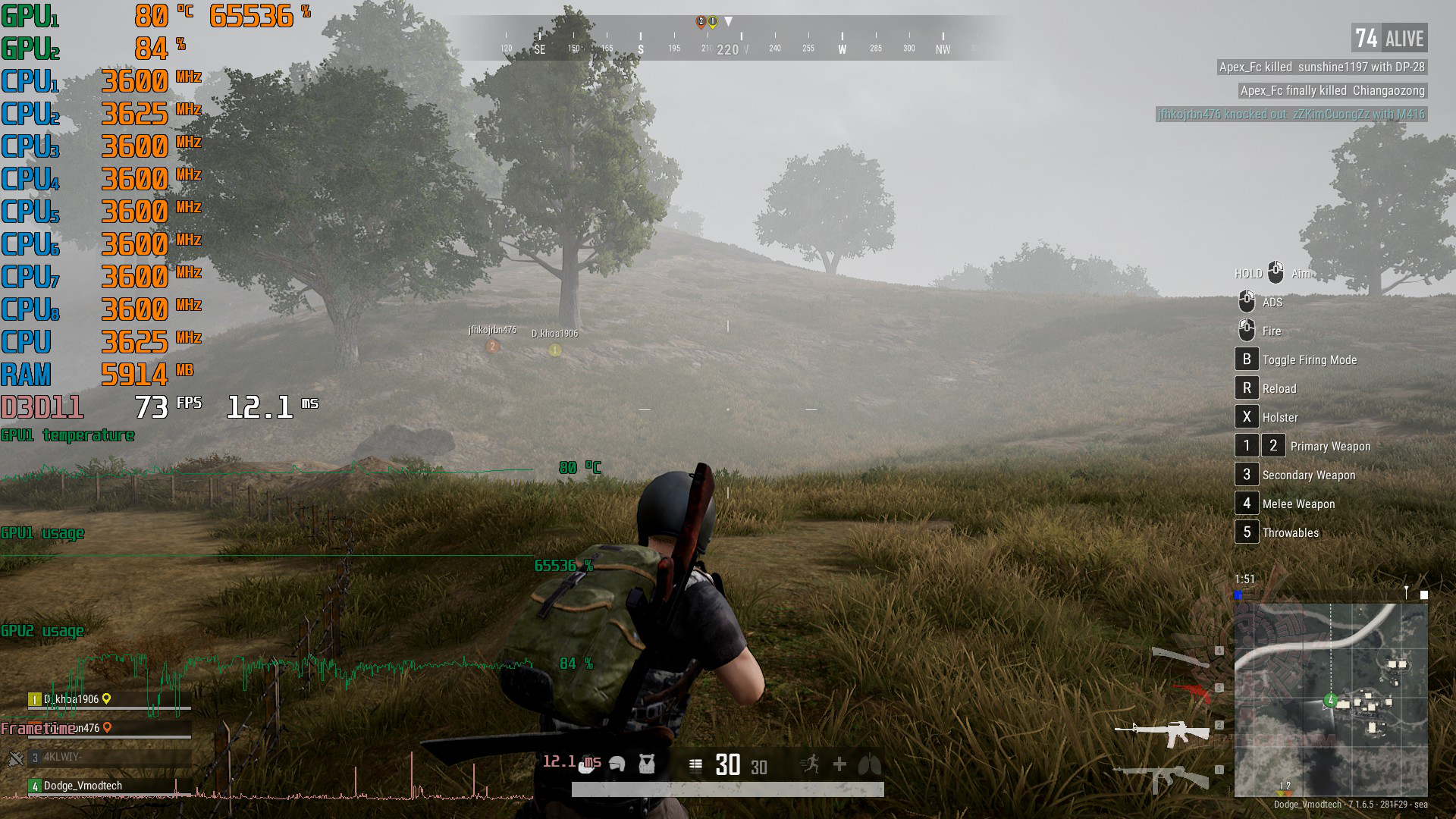Click the lungs breath icon
Viewport: 1456px width, 819px height.
(x=869, y=764)
